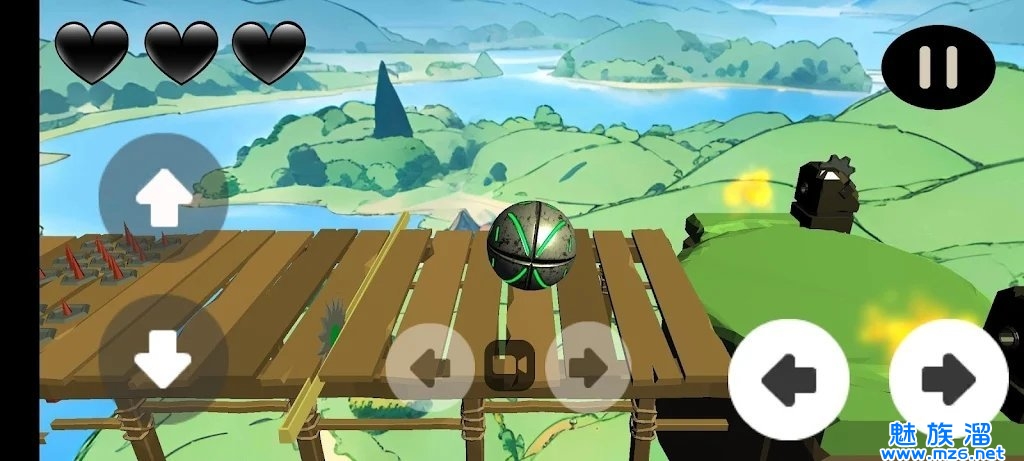The height and width of the screenshot is (461, 1024).
Task: Pause the game with the black oval button
Action: pyautogui.click(x=938, y=67)
